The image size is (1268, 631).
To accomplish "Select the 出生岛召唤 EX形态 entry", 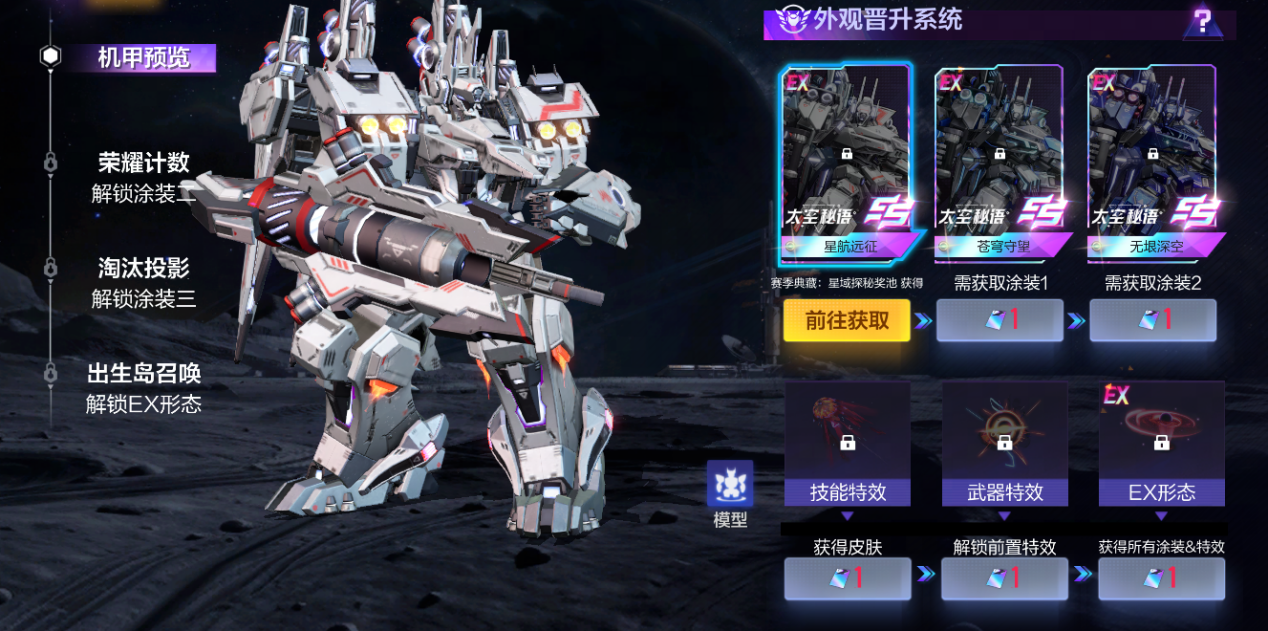I will [143, 388].
